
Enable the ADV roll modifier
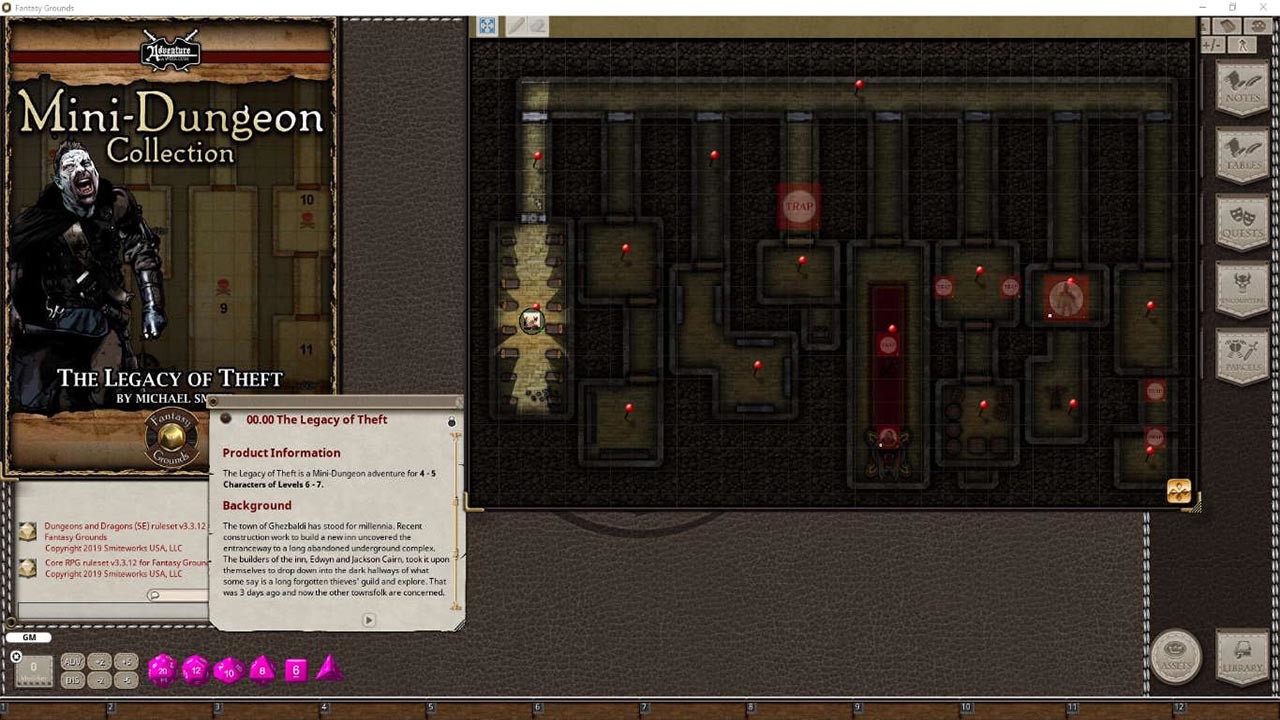(x=71, y=661)
